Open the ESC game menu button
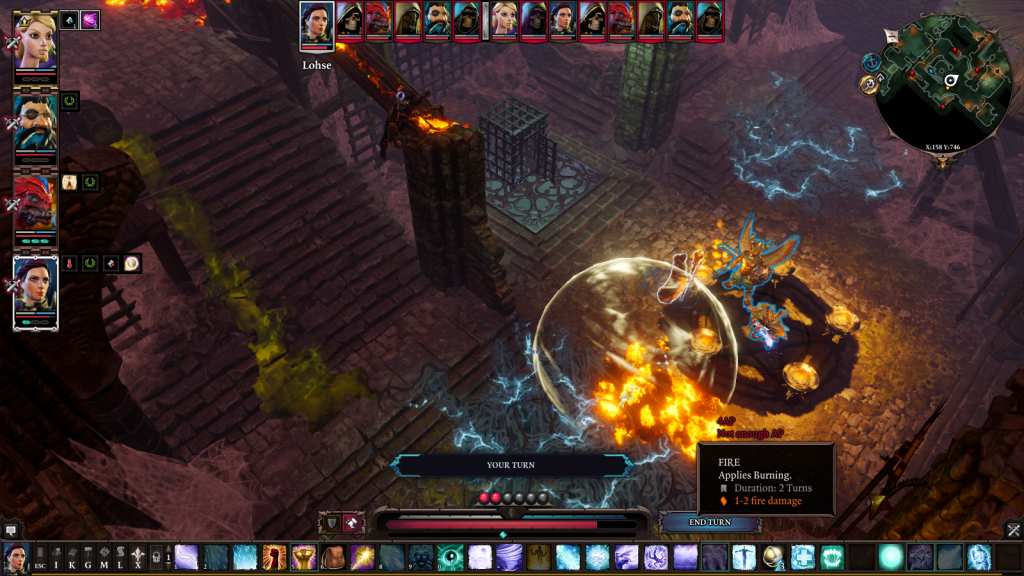1024x576 pixels. (40, 558)
